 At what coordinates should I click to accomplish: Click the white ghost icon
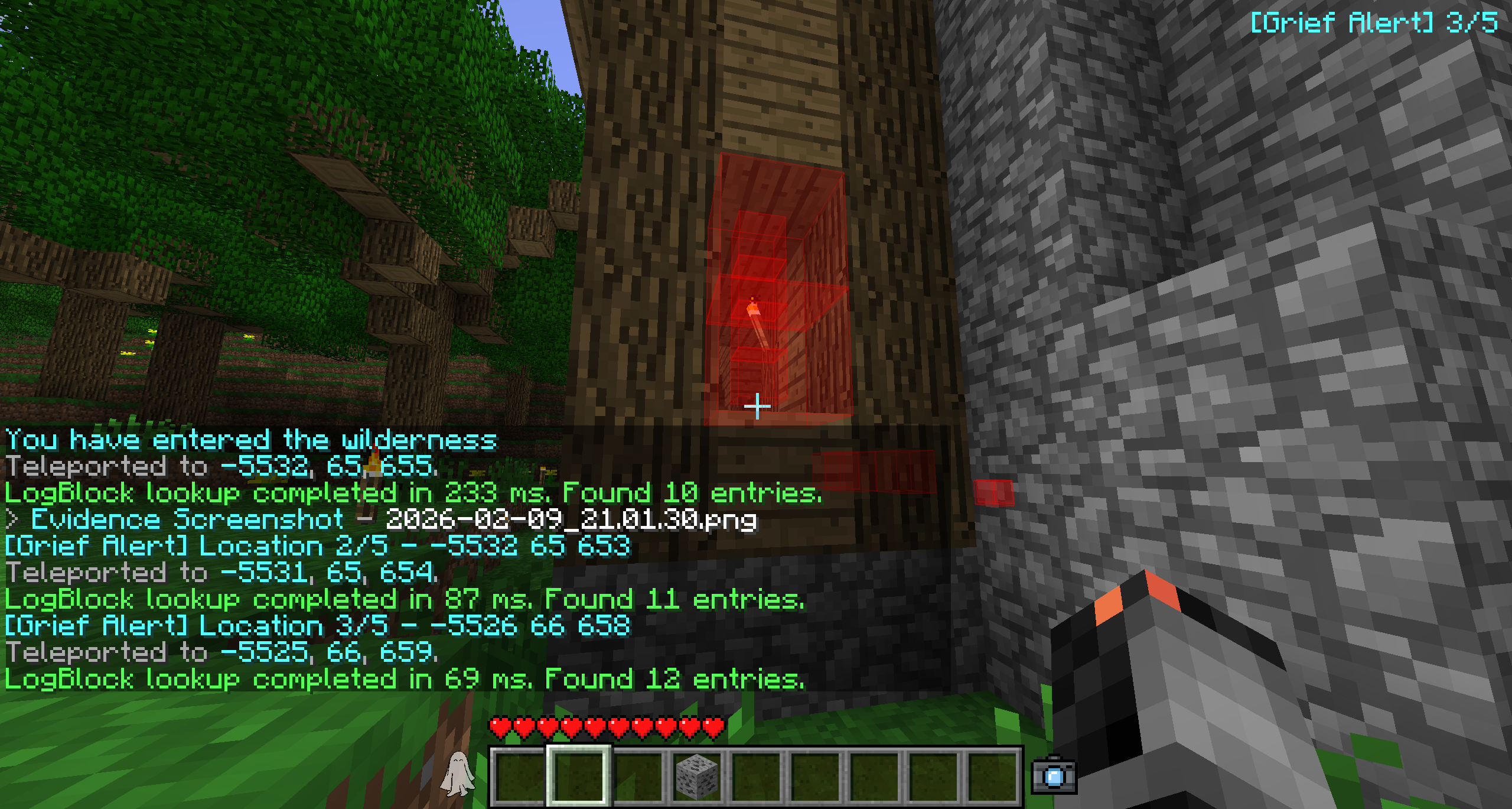[x=457, y=774]
